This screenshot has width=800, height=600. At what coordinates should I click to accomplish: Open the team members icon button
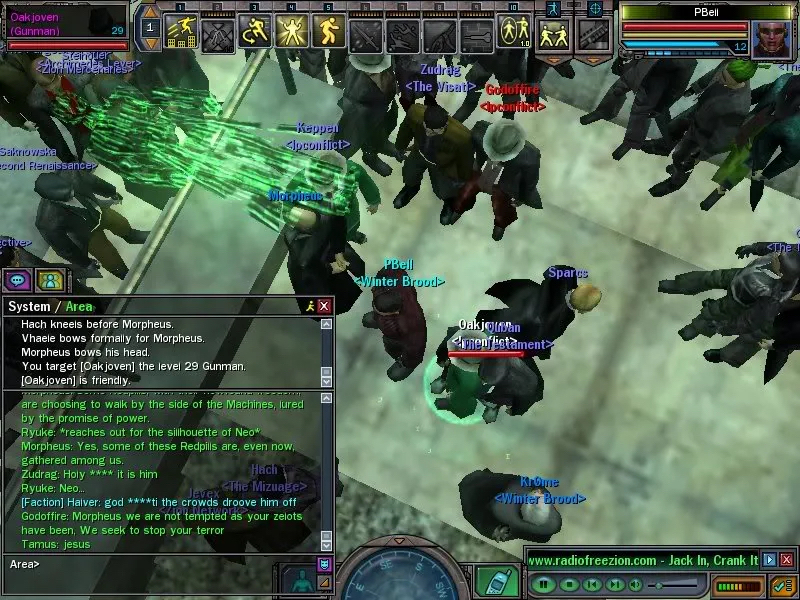[x=50, y=280]
